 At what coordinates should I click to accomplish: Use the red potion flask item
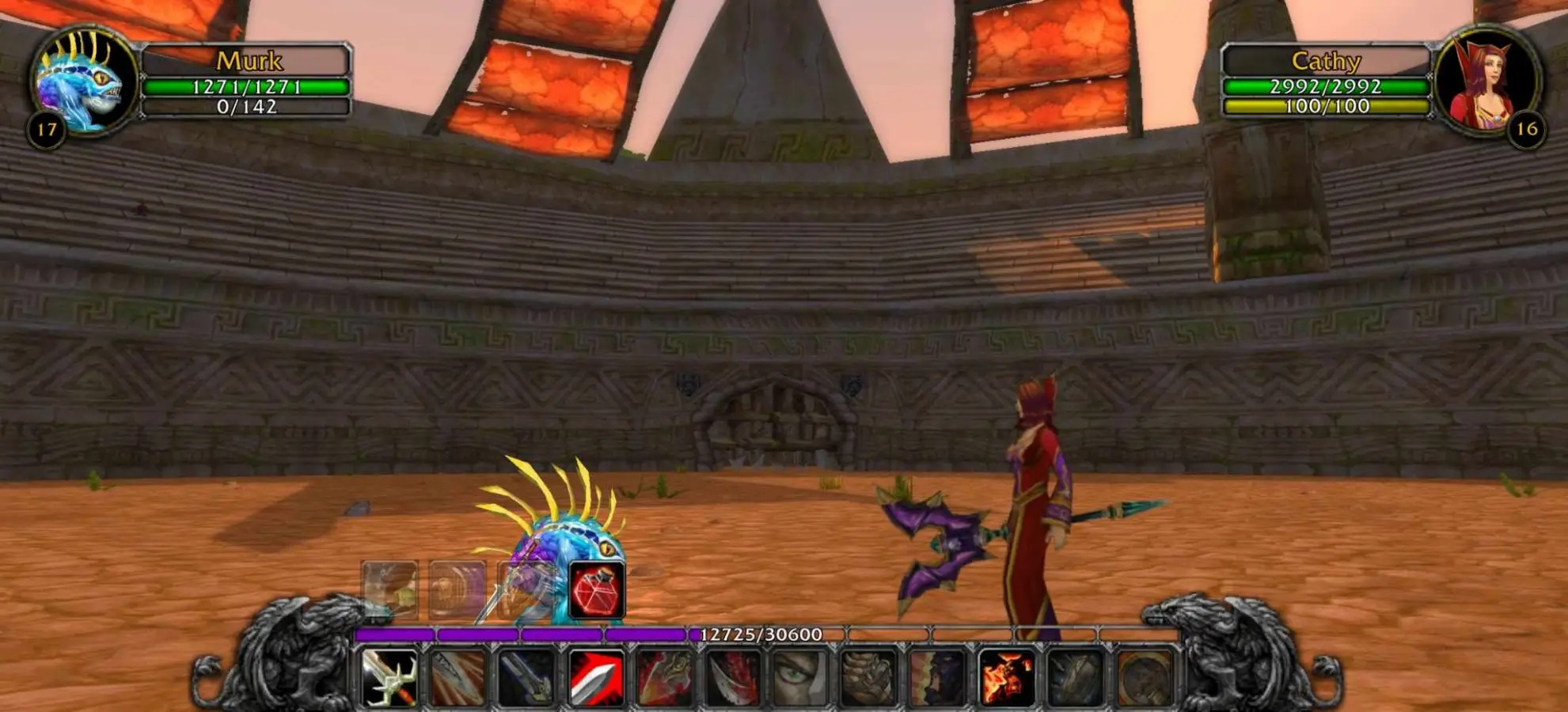596,591
